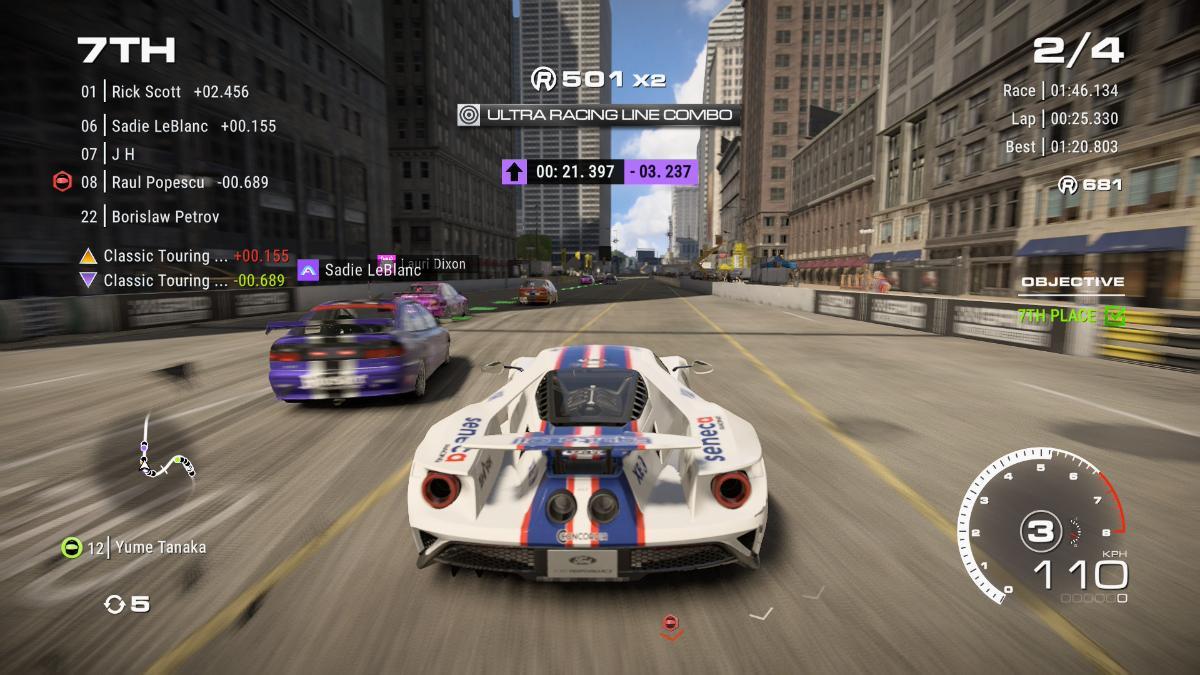Click the red nemesis icon beside Raul Popescu
Image resolution: width=1200 pixels, height=675 pixels.
coord(62,182)
